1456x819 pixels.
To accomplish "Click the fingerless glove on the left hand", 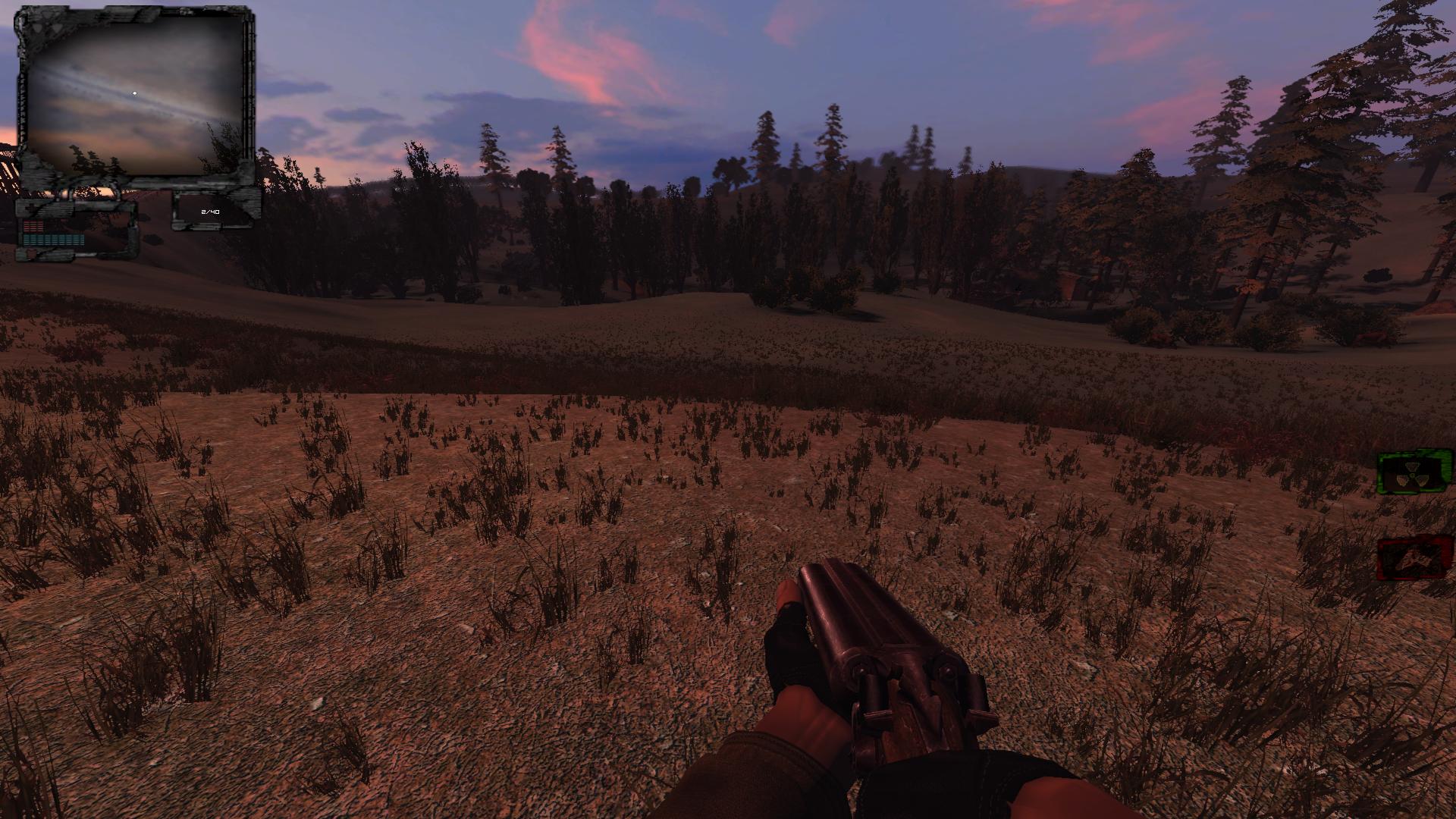I will click(789, 645).
